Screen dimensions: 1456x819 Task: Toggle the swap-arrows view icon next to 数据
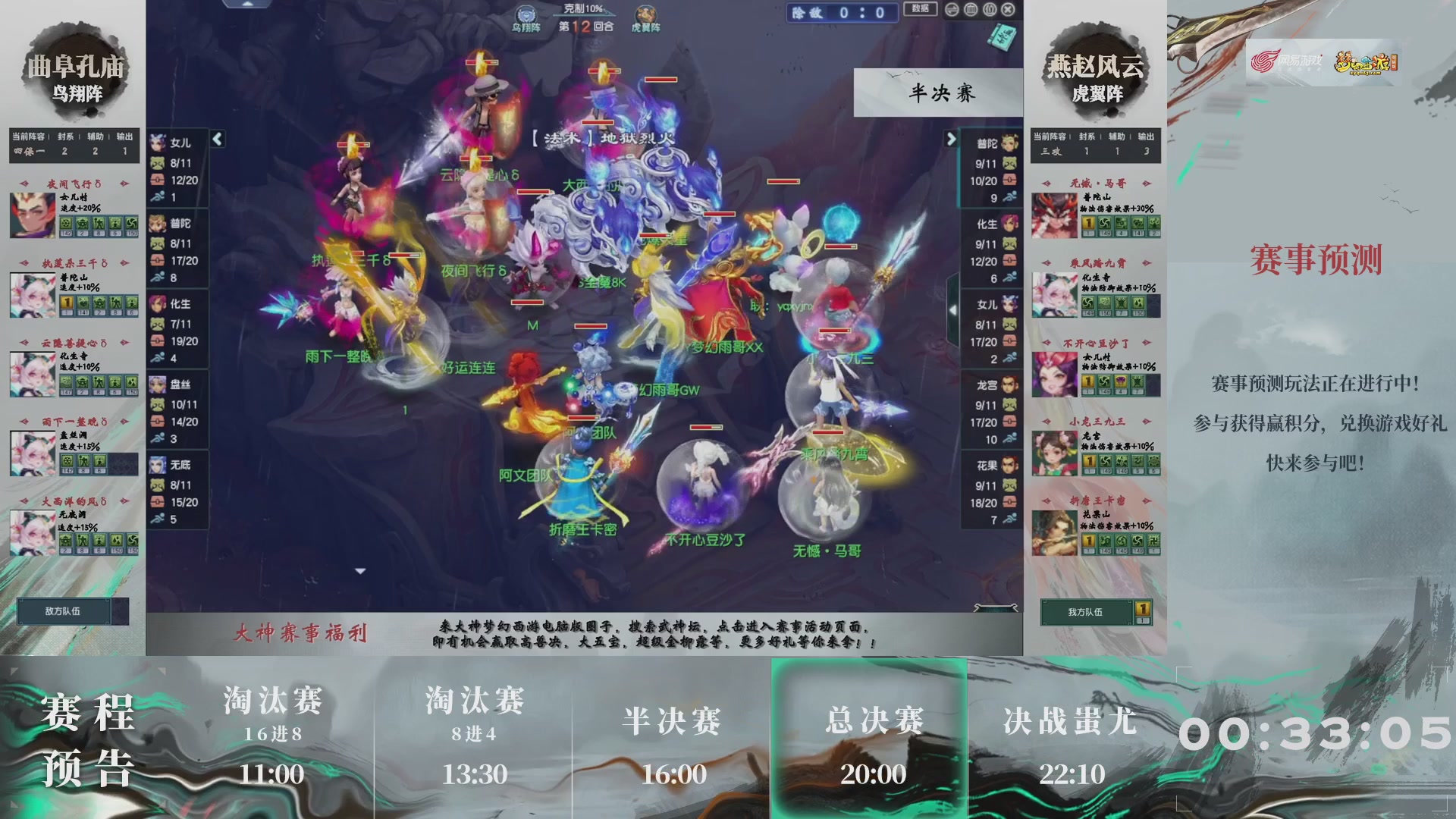click(x=952, y=10)
